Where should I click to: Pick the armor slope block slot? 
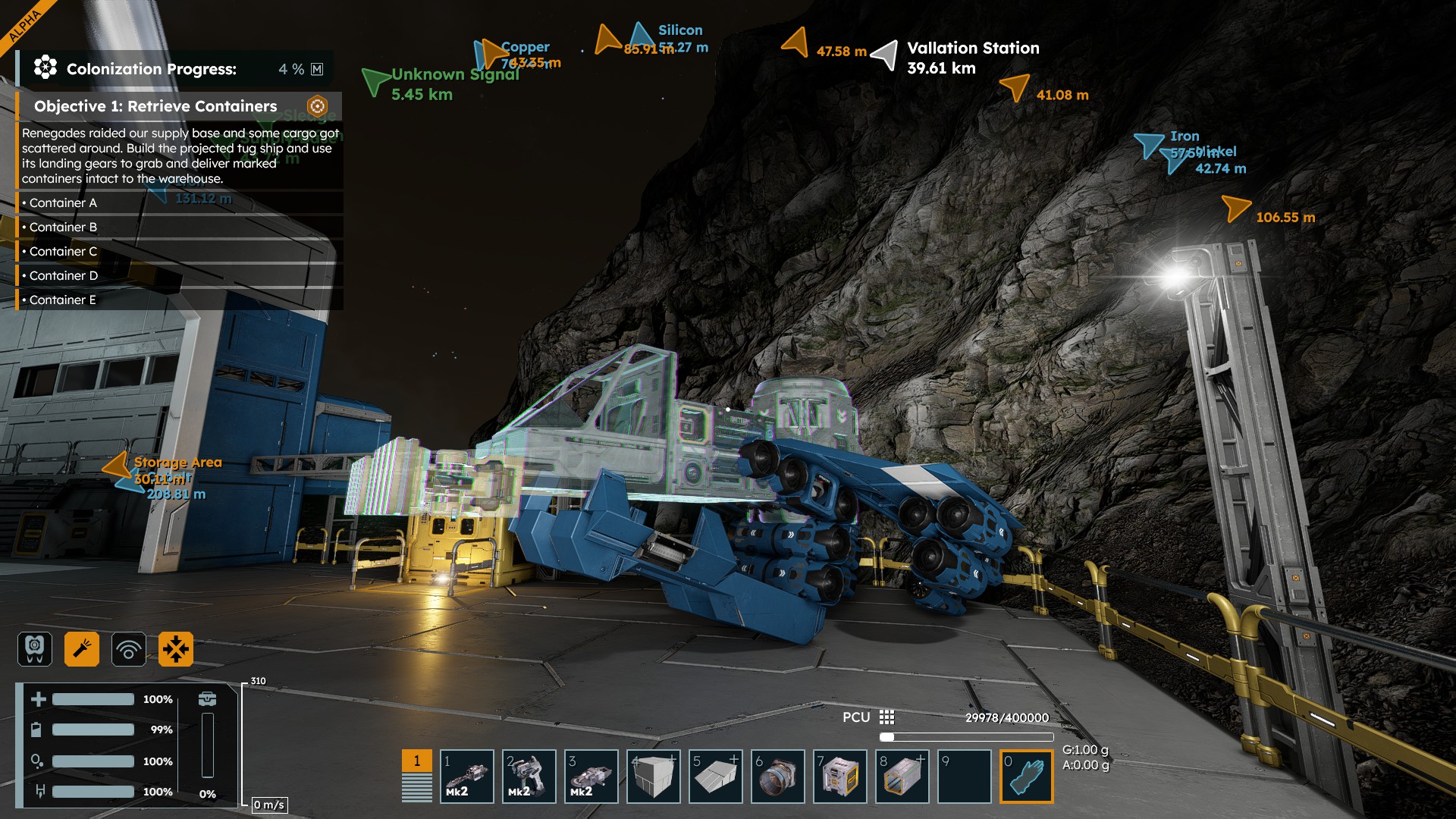(715, 776)
